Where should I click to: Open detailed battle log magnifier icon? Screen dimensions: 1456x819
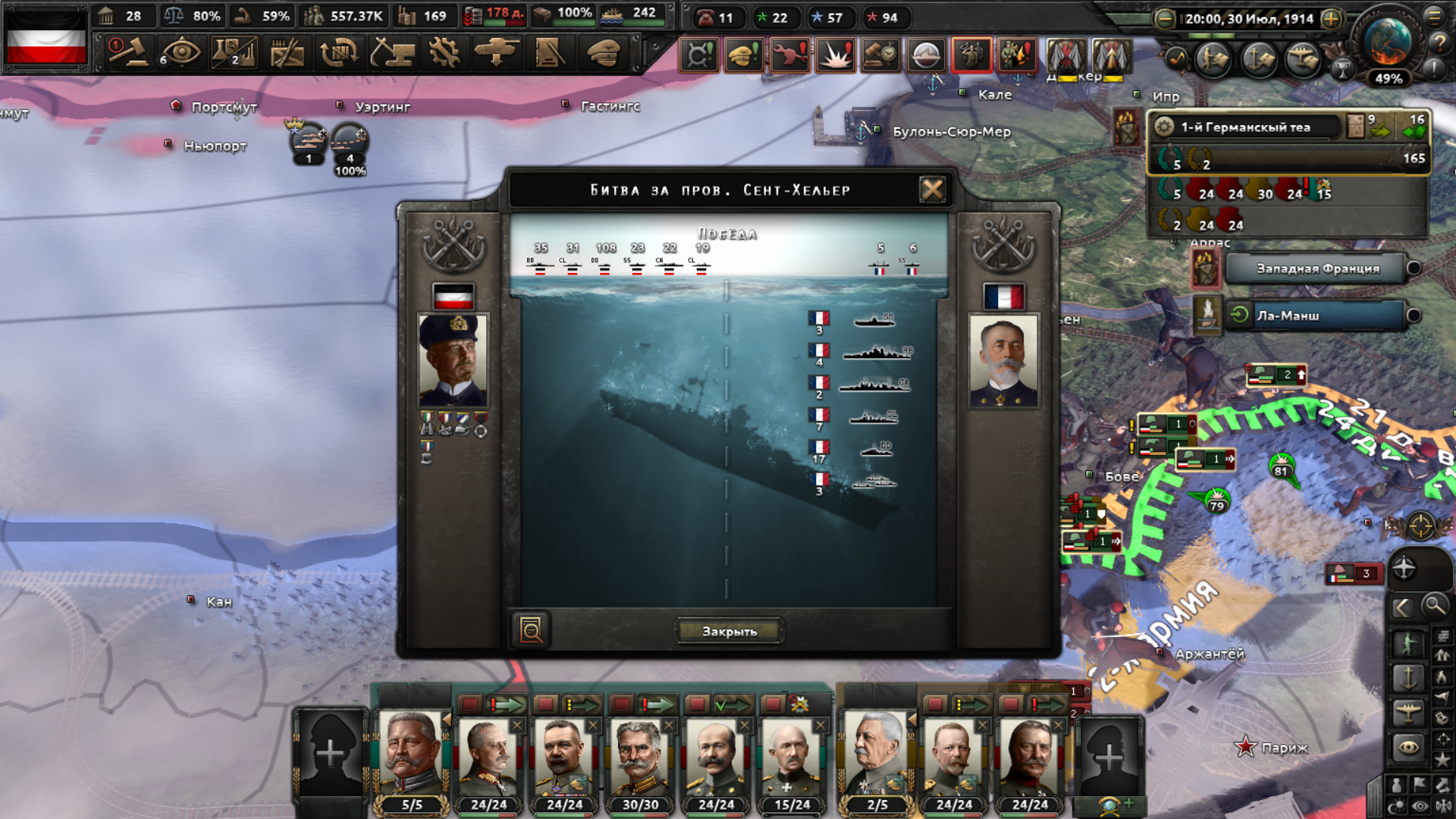point(531,629)
